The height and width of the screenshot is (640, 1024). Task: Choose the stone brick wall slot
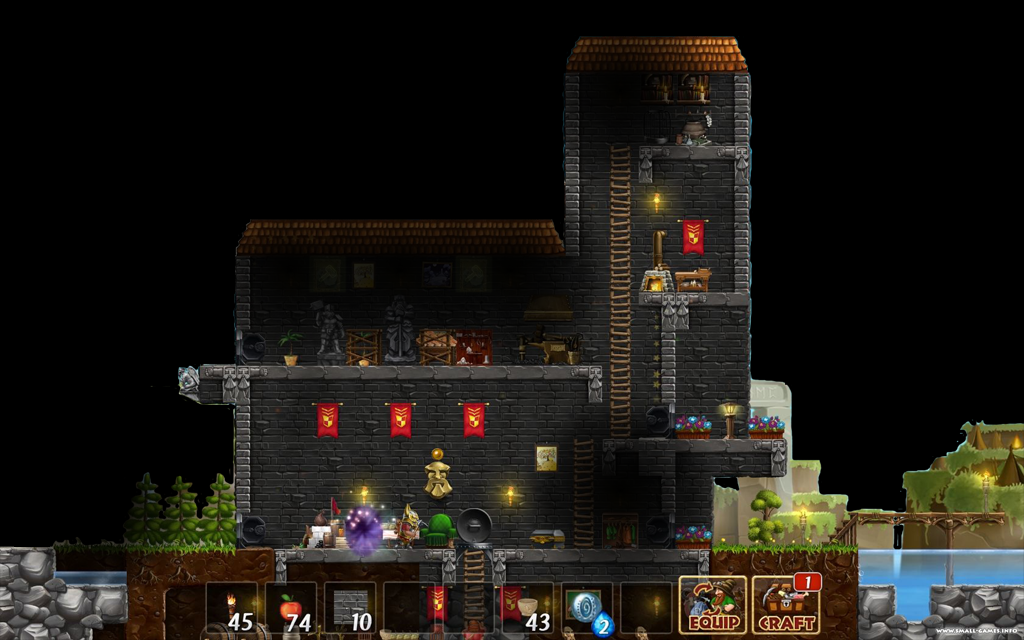click(x=350, y=608)
